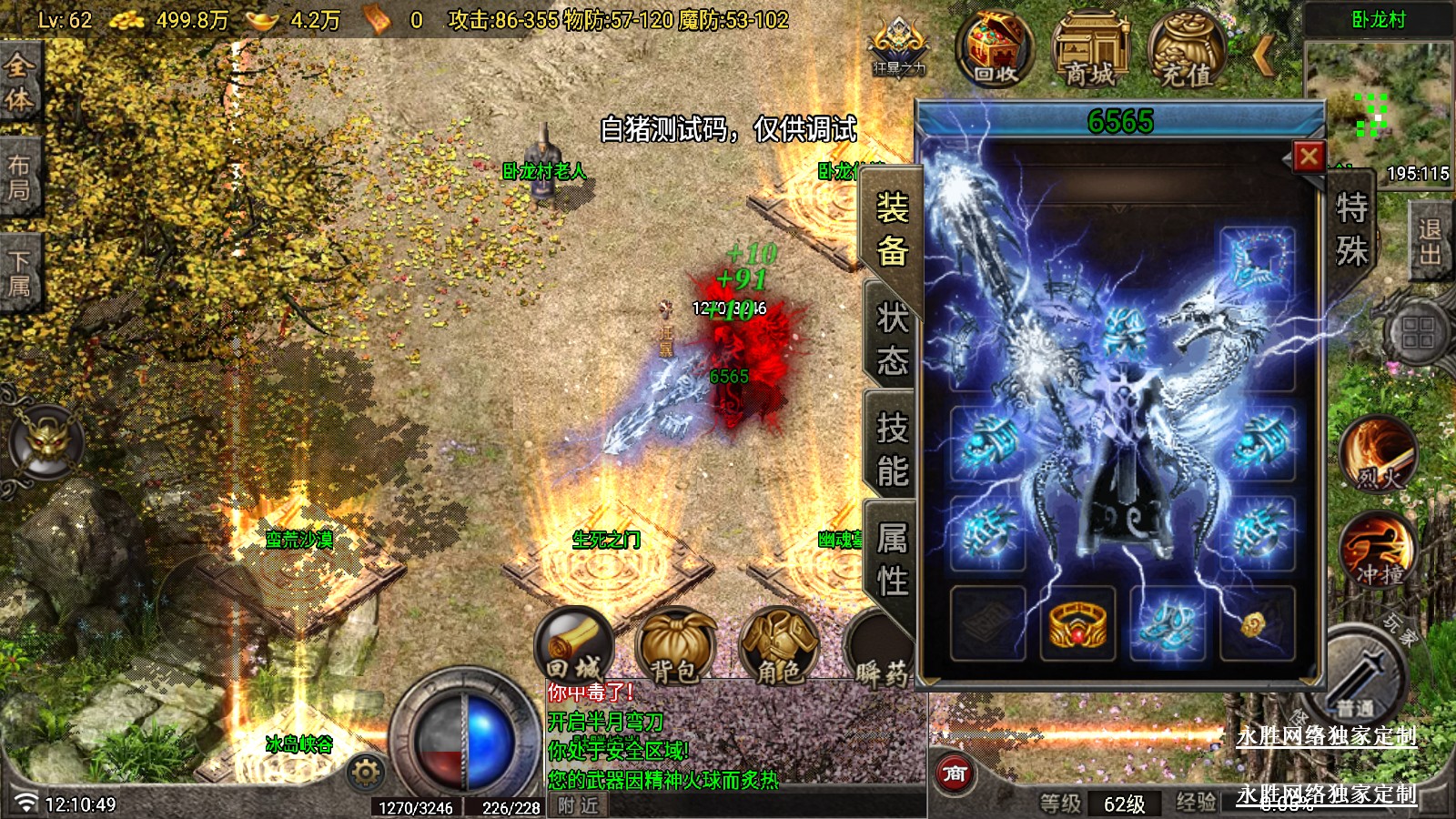
Task: Open the gear settings icon
Action: click(366, 773)
